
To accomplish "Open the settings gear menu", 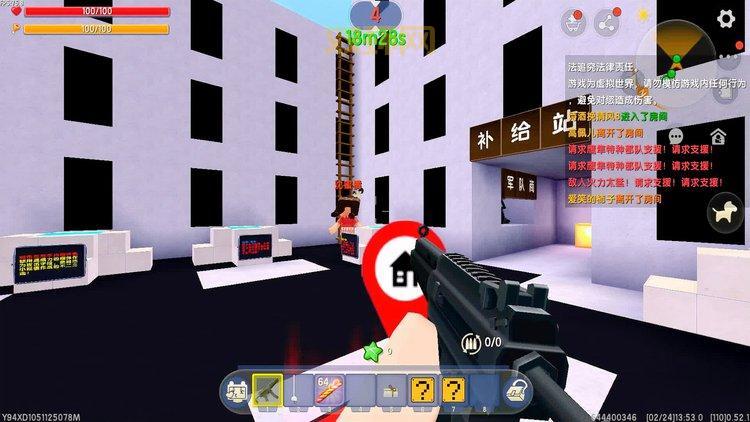I will point(726,18).
